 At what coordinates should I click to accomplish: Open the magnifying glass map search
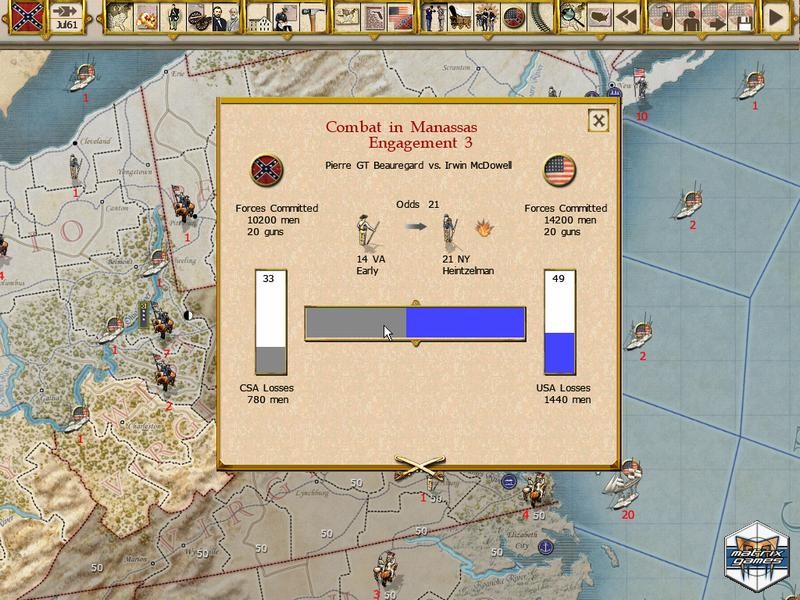pos(573,17)
